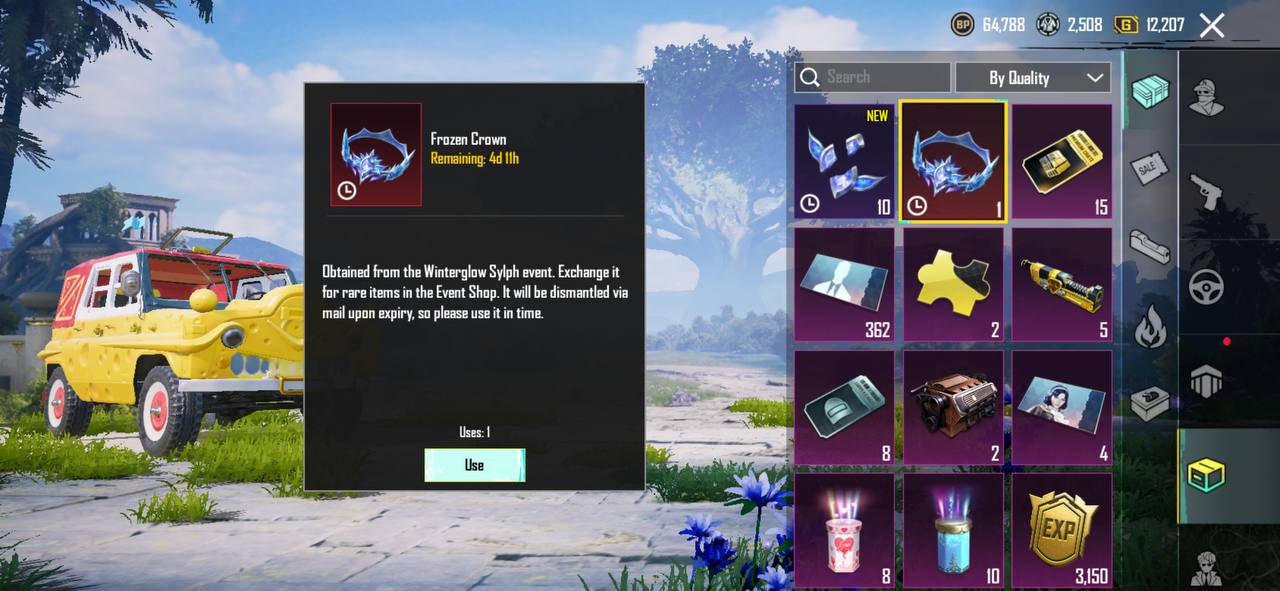Select the engine item slot

click(x=953, y=407)
